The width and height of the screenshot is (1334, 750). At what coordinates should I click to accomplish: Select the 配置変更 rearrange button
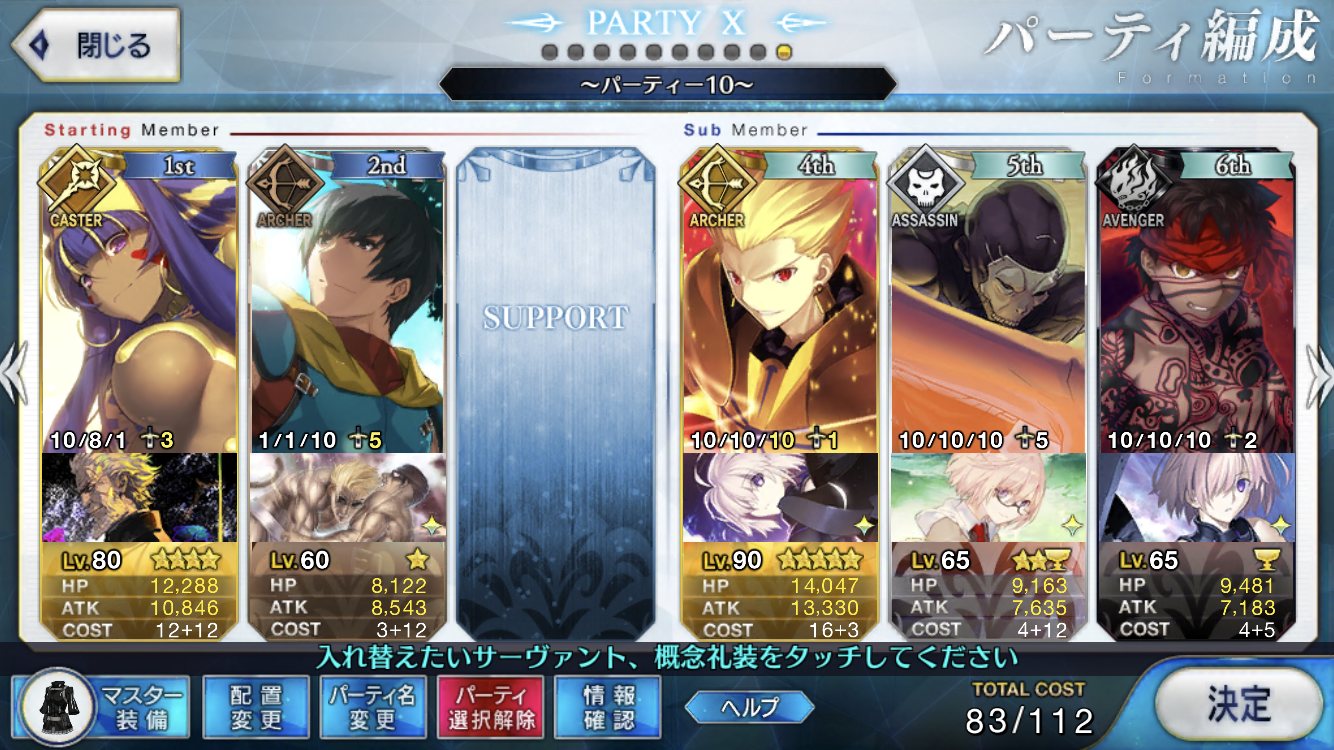(255, 706)
